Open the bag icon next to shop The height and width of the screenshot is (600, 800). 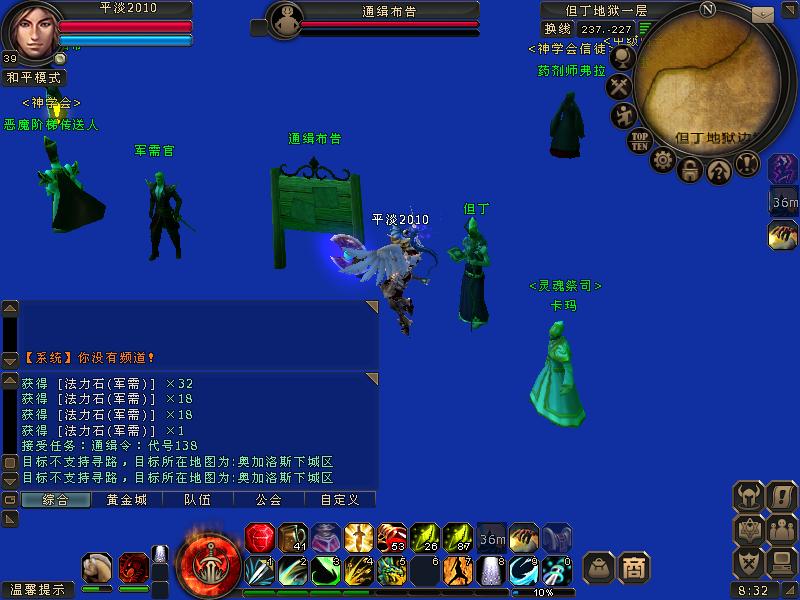click(599, 567)
